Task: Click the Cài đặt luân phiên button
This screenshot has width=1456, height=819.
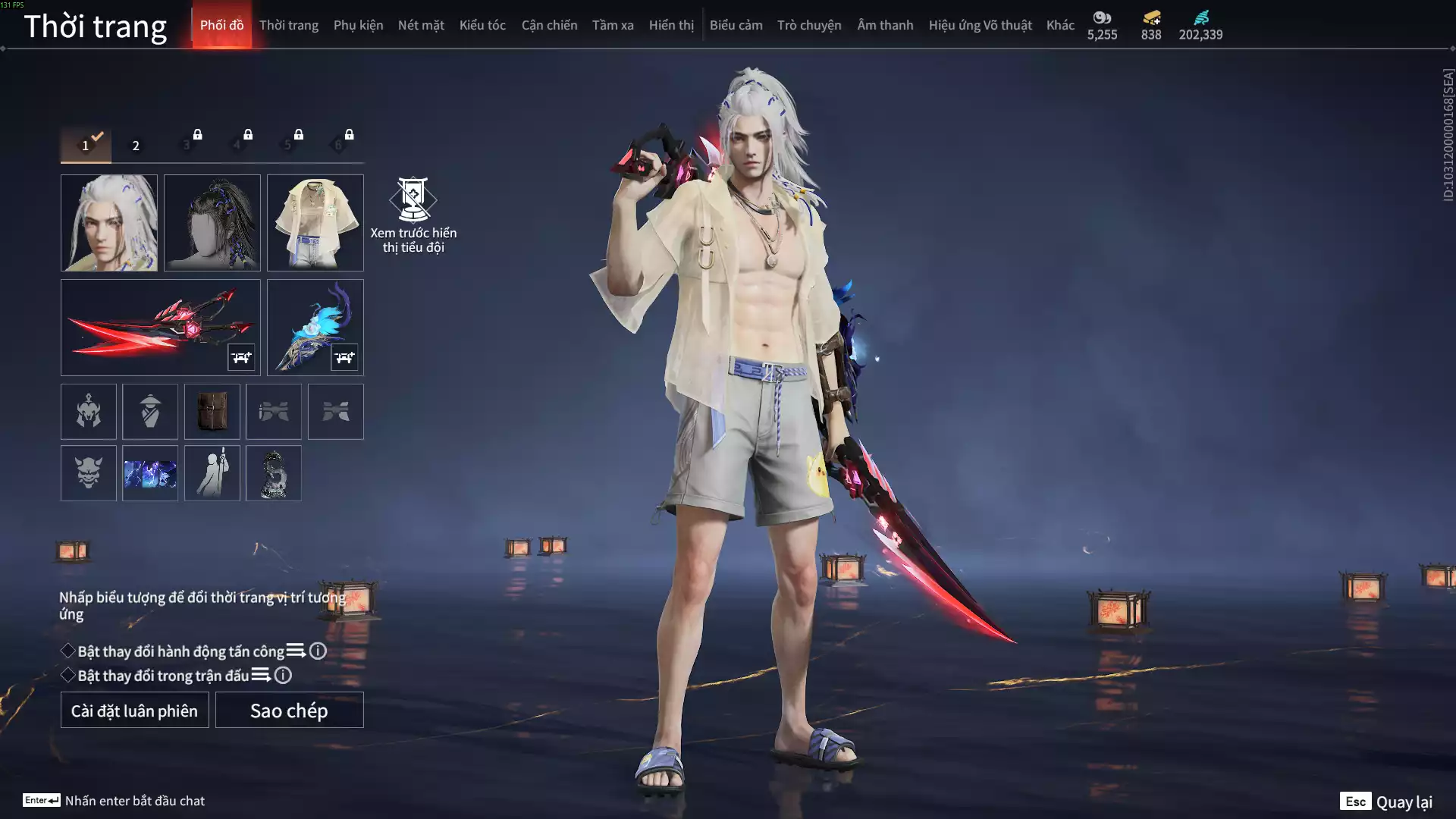Action: click(x=135, y=711)
